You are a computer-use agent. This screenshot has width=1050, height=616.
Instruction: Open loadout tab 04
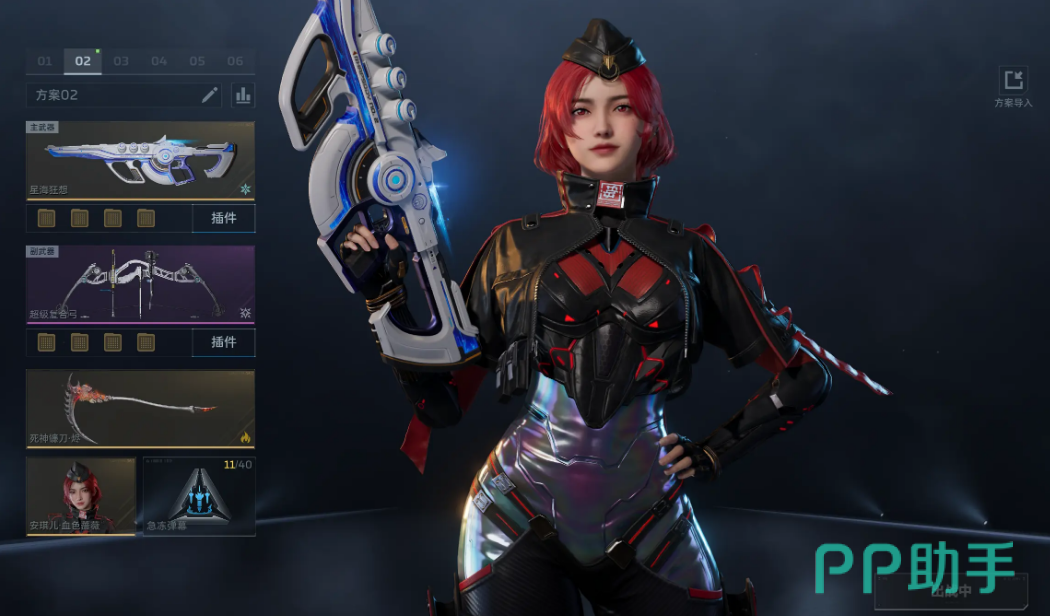159,61
